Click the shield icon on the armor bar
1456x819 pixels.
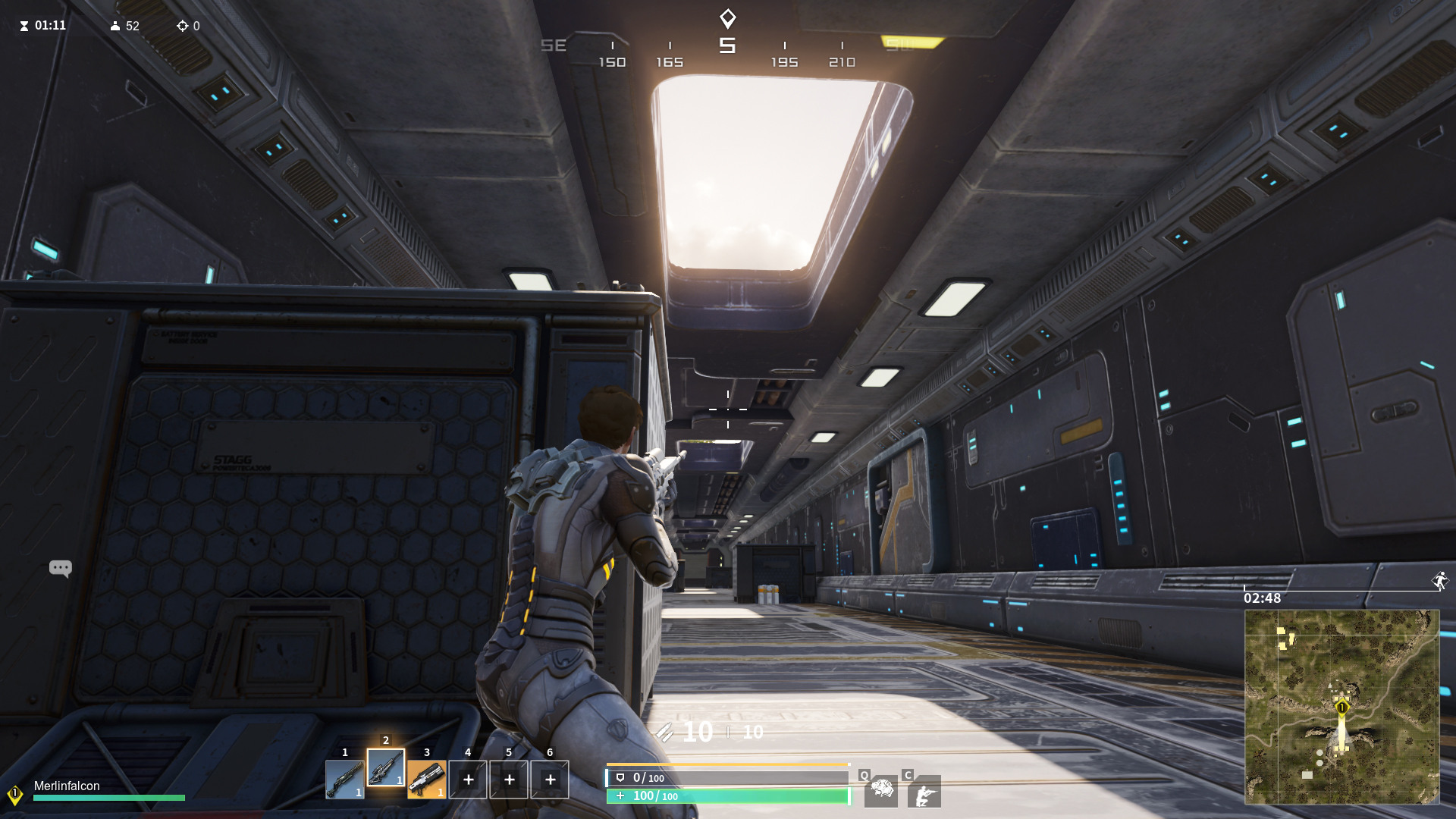[620, 777]
